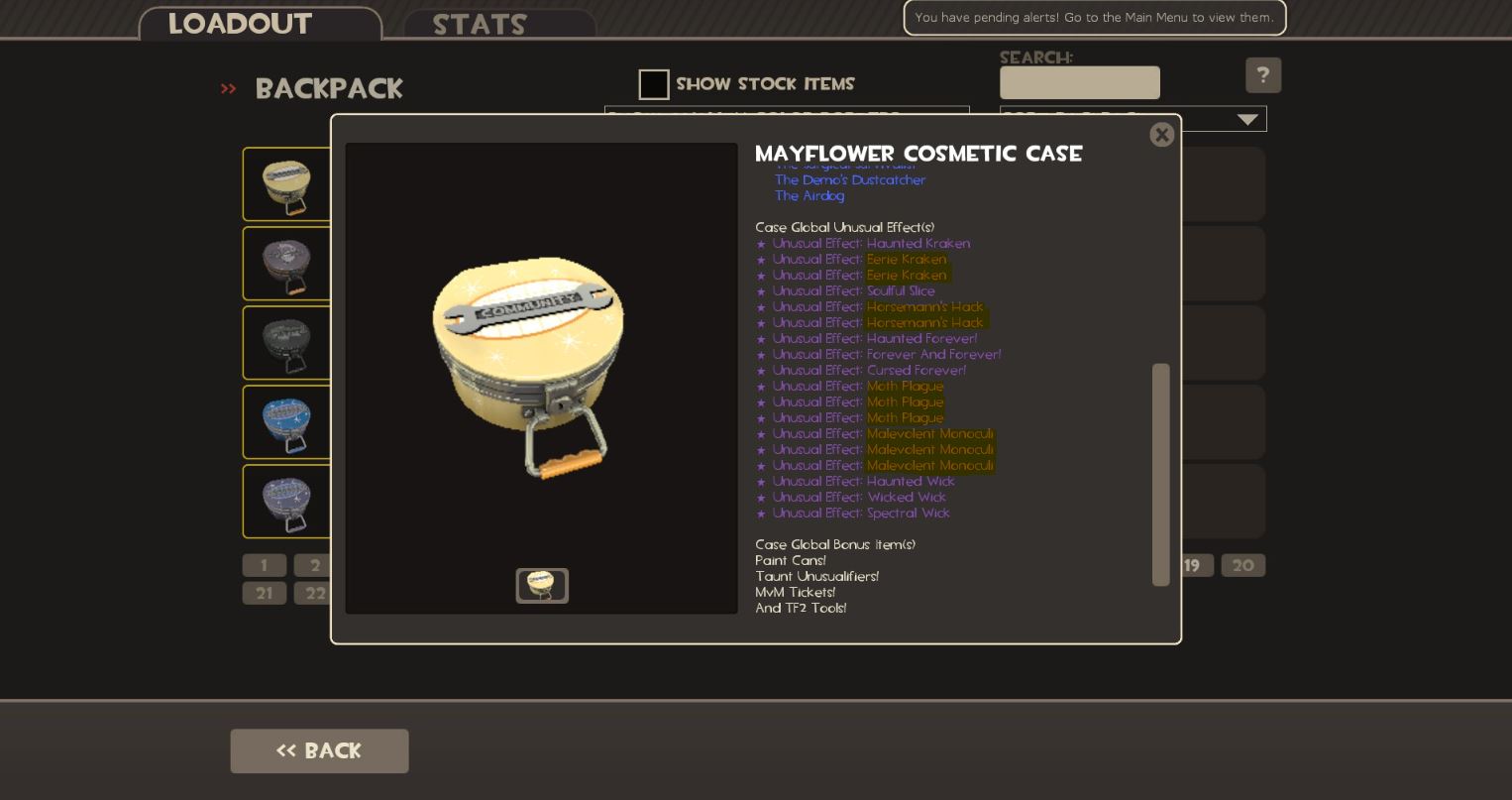
Task: Click the double-chevron icon next to Backpack
Action: click(228, 88)
